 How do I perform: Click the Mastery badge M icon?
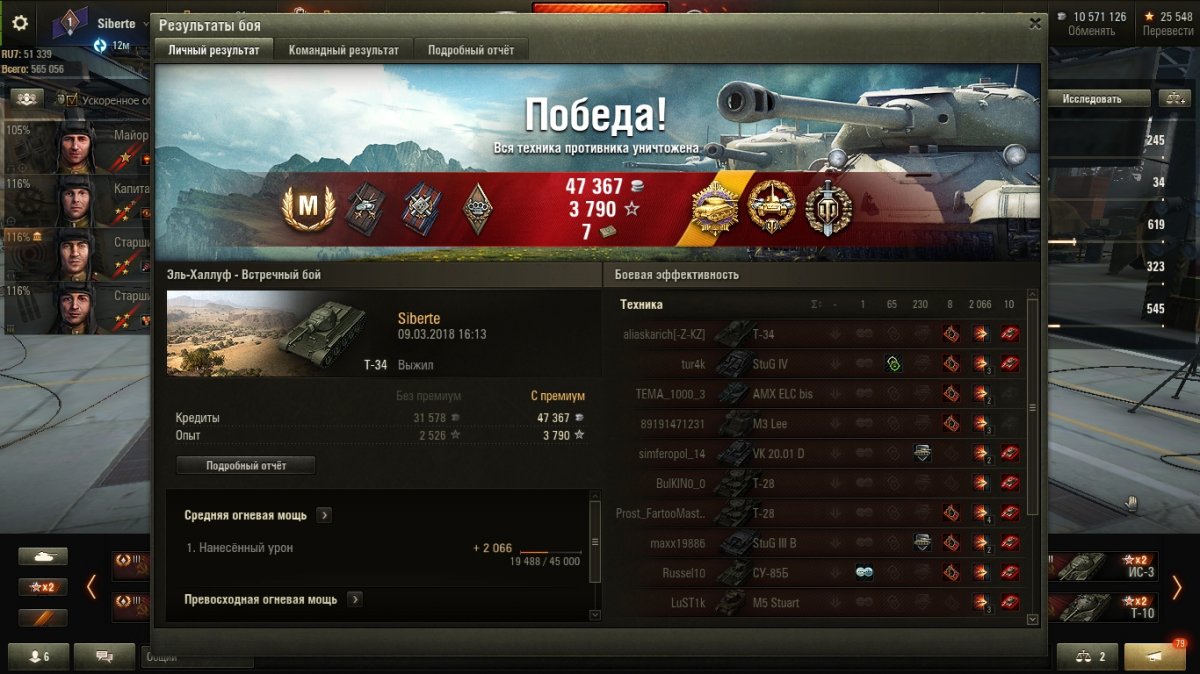pos(308,209)
